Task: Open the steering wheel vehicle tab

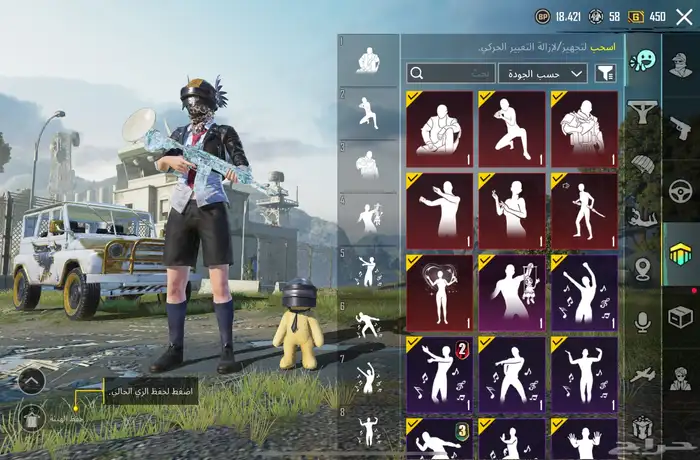Action: [x=680, y=189]
